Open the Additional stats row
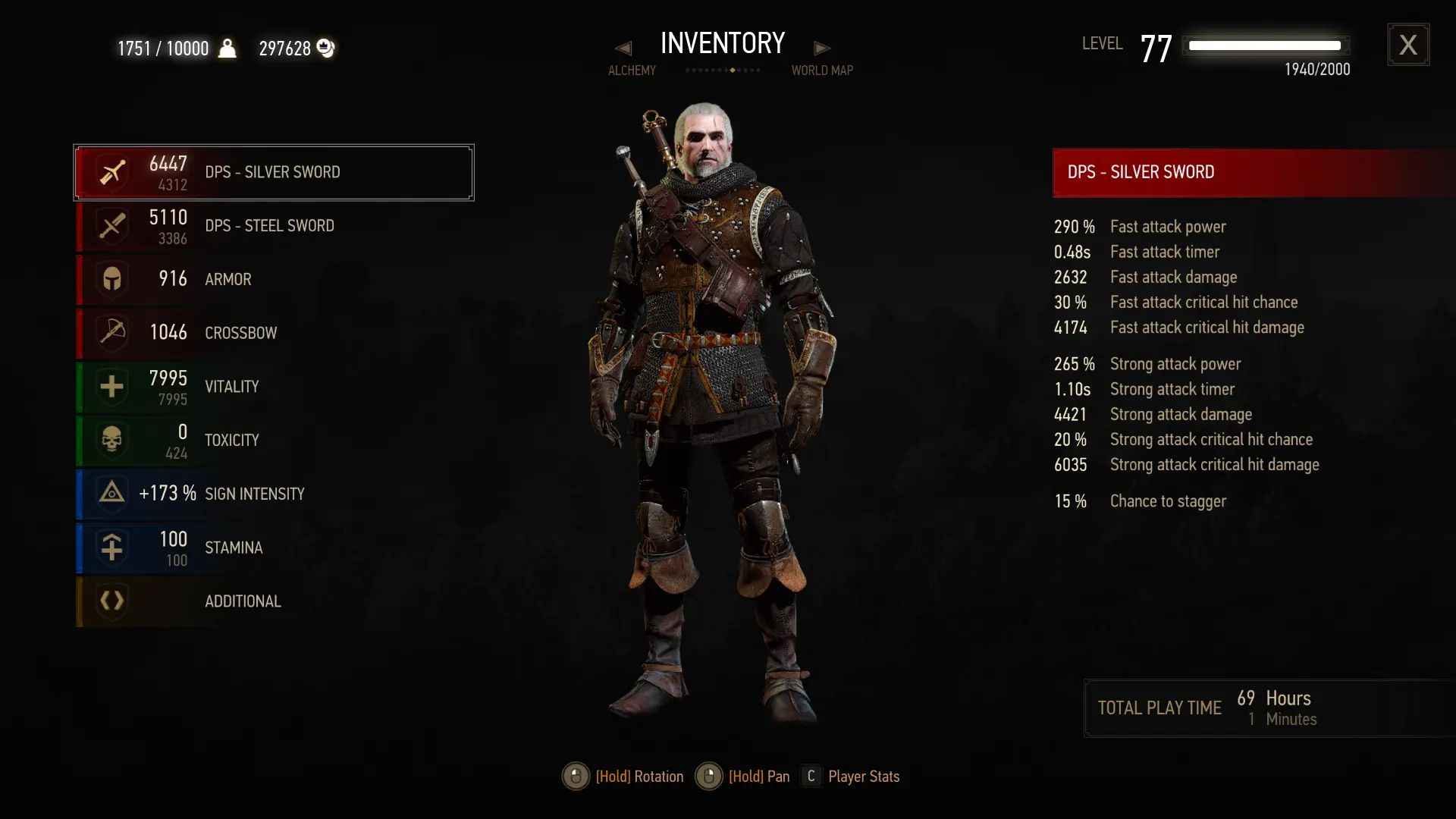This screenshot has height=819, width=1456. pyautogui.click(x=273, y=601)
